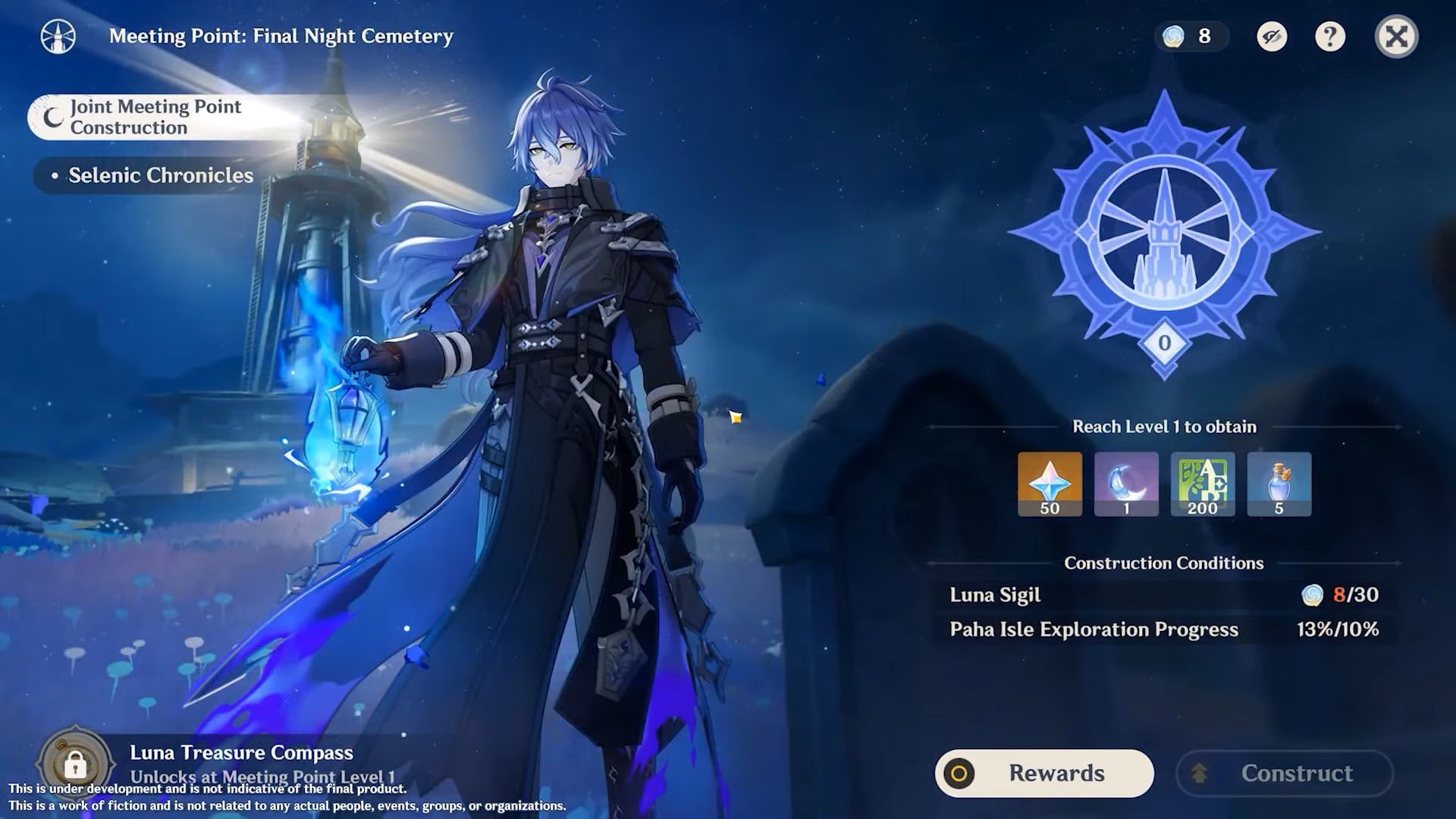Tap the Luna Sigil currency counter
1456x819 pixels.
1191,36
